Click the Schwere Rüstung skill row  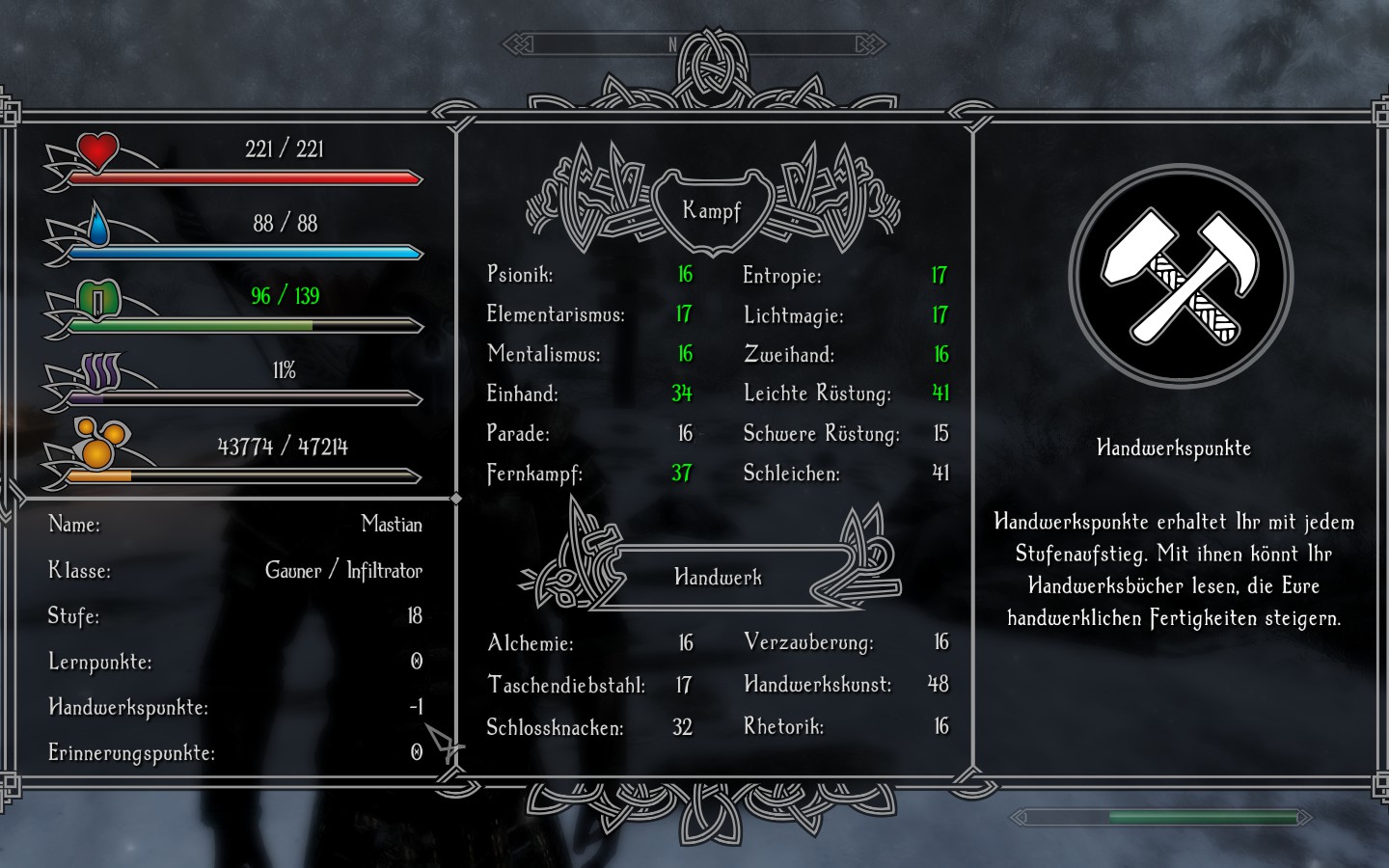pos(821,434)
